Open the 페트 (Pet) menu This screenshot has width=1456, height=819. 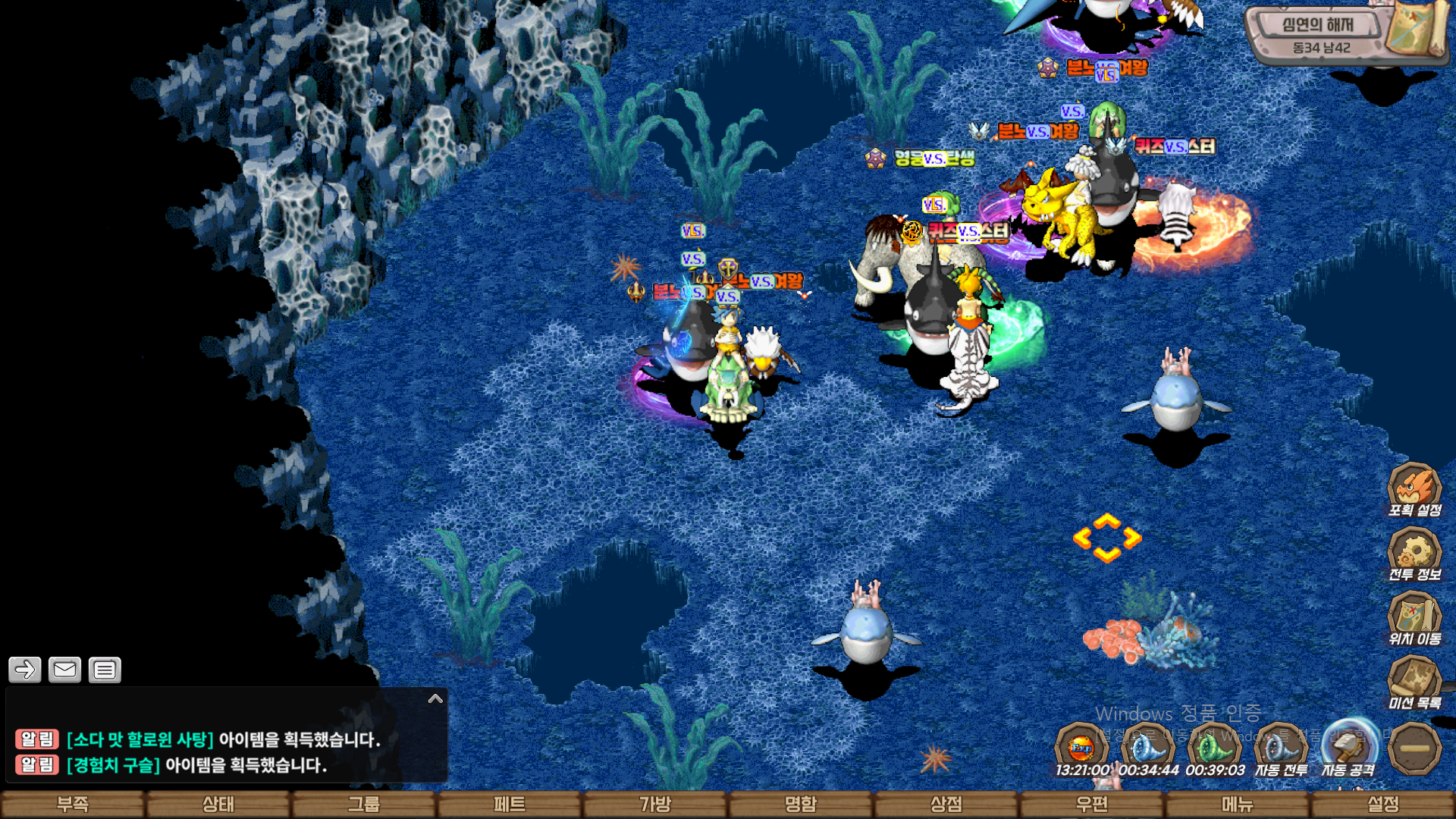coord(510,804)
